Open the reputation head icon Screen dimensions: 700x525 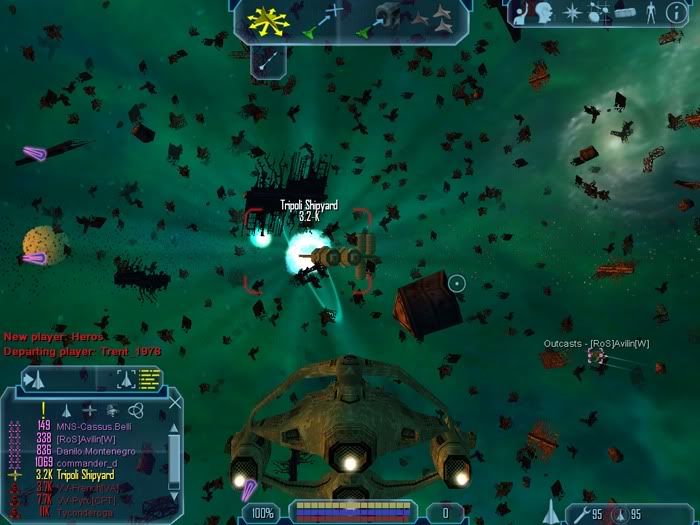(546, 14)
